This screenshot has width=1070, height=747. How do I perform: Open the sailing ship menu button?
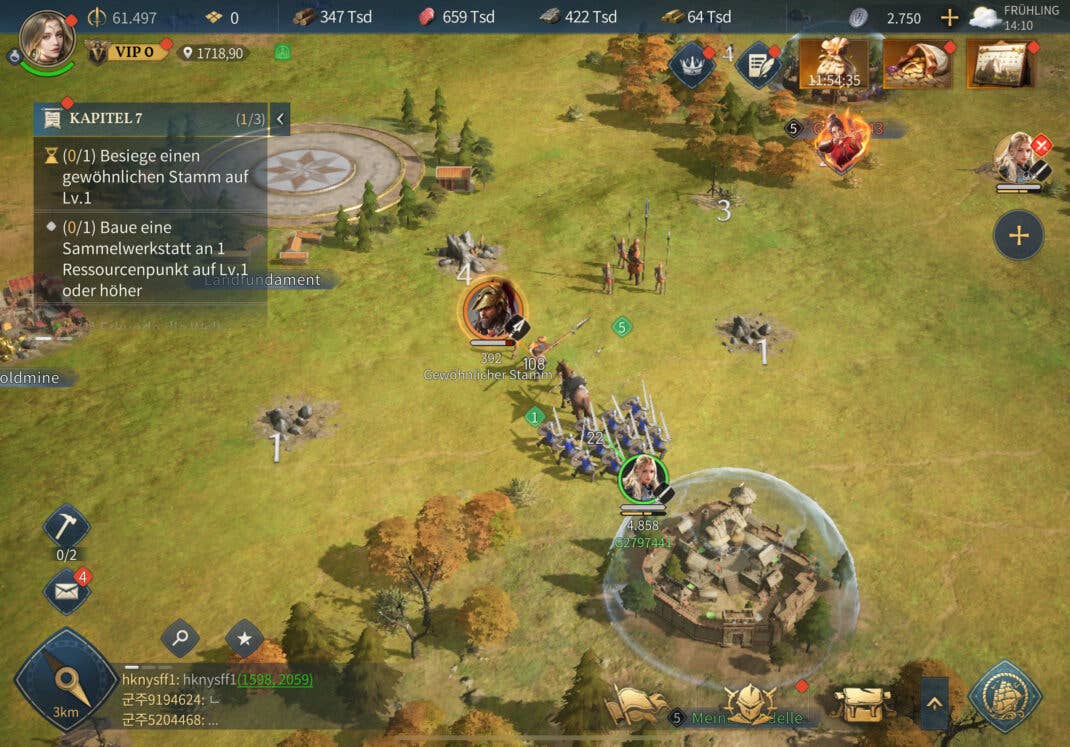point(1005,696)
